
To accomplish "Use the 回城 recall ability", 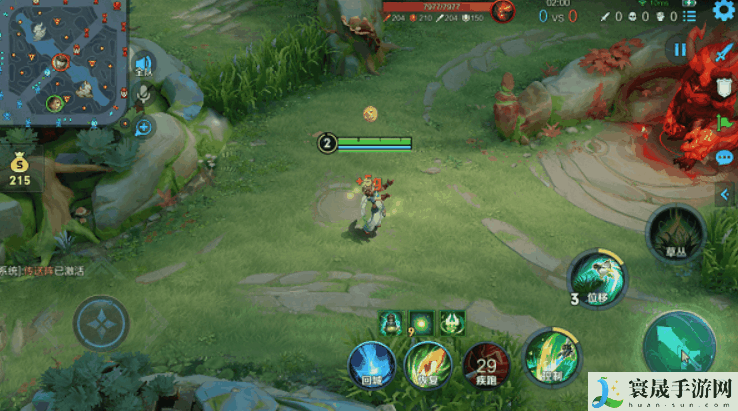I will pyautogui.click(x=370, y=363).
